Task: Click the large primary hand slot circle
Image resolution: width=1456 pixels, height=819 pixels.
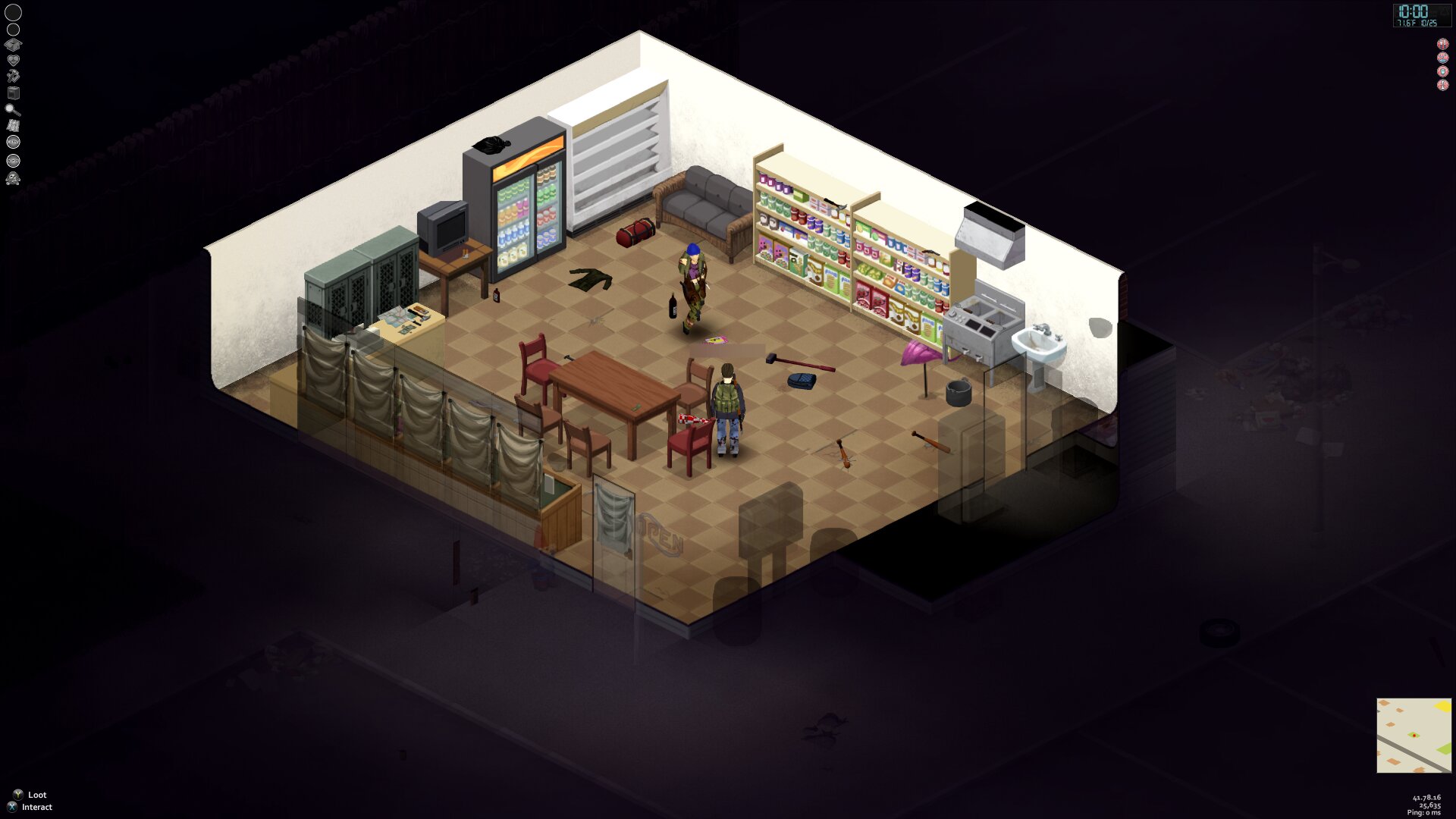Action: [14, 12]
